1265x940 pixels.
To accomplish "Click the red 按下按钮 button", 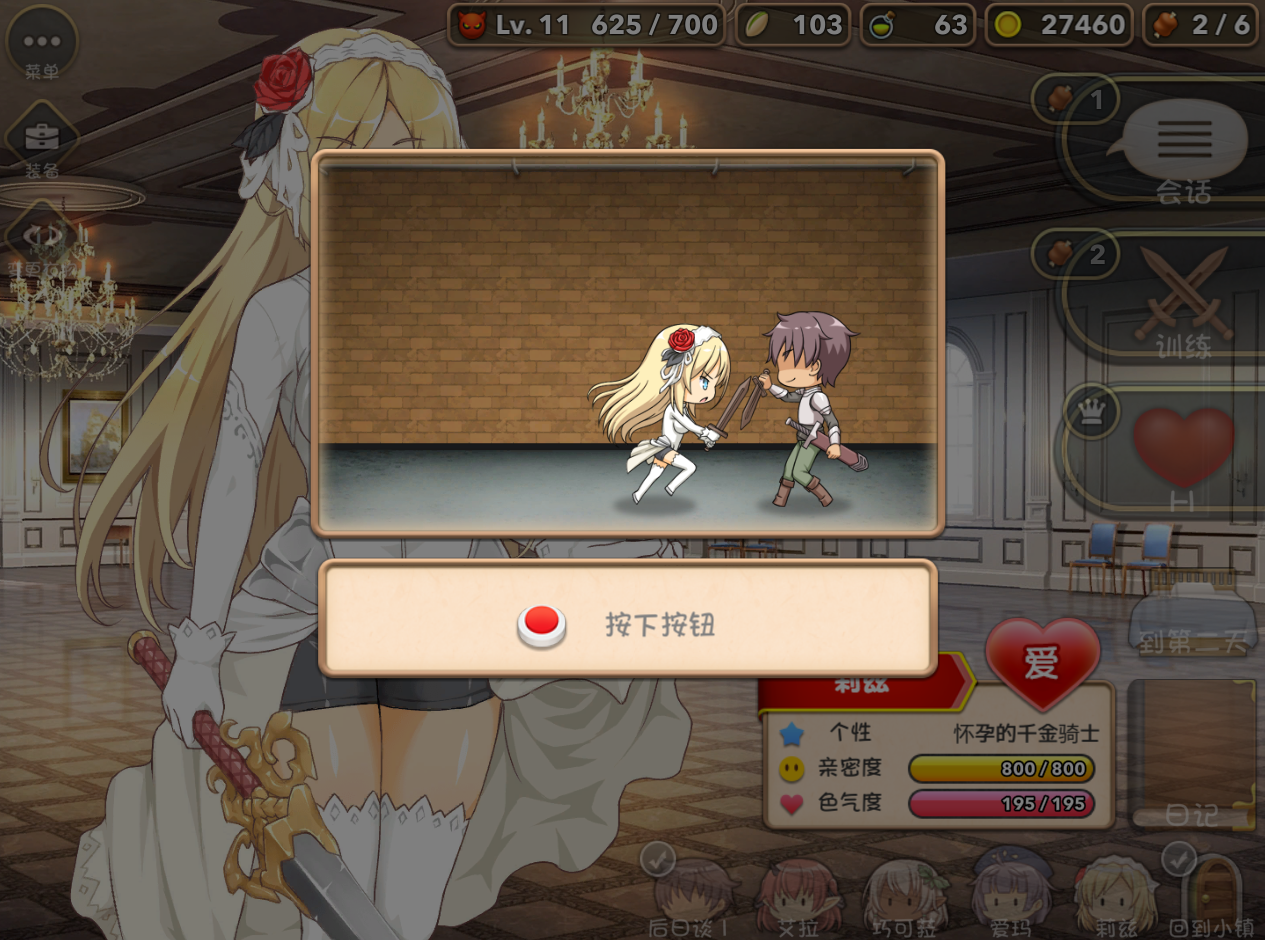I will (542, 625).
